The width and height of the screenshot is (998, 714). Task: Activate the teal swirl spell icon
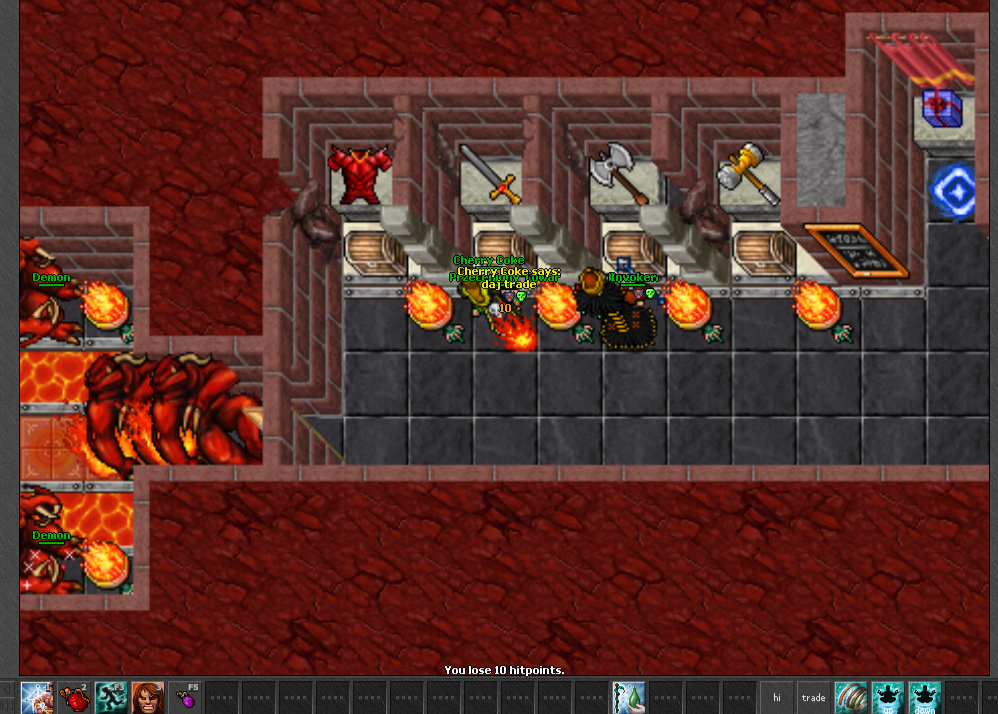click(x=851, y=697)
